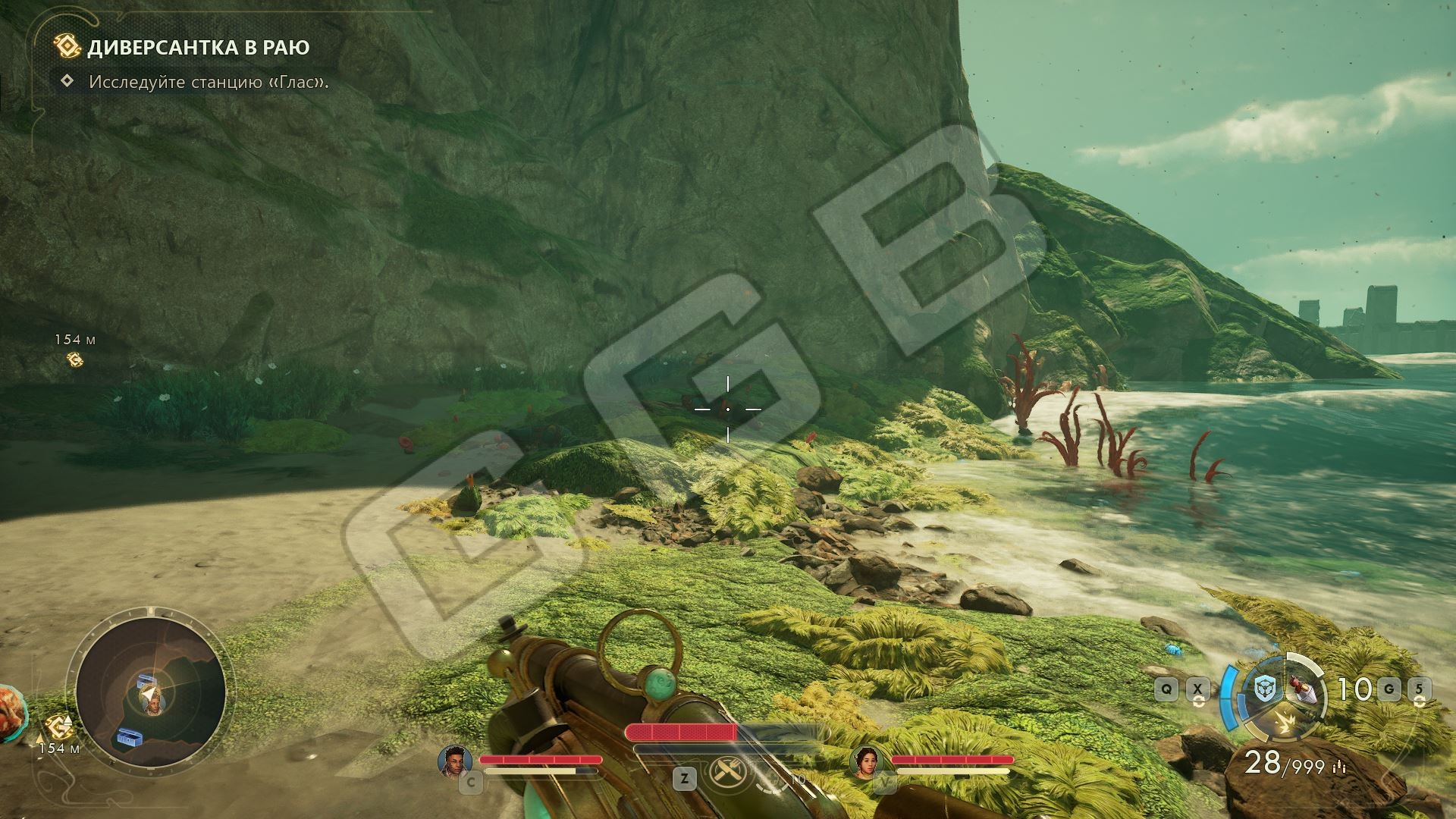The image size is (1456, 819).
Task: Click the gold quest icon beside the minimap
Action: [59, 728]
